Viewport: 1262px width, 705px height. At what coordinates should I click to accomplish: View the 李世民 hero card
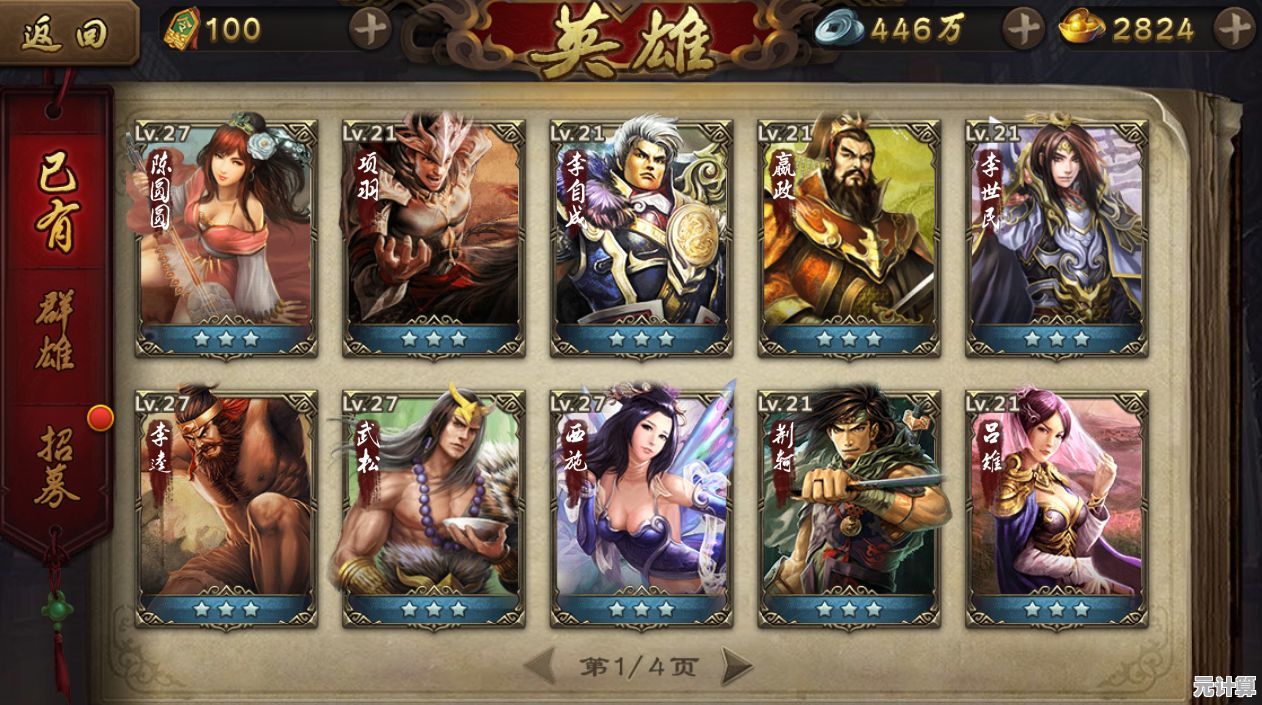click(x=1056, y=238)
